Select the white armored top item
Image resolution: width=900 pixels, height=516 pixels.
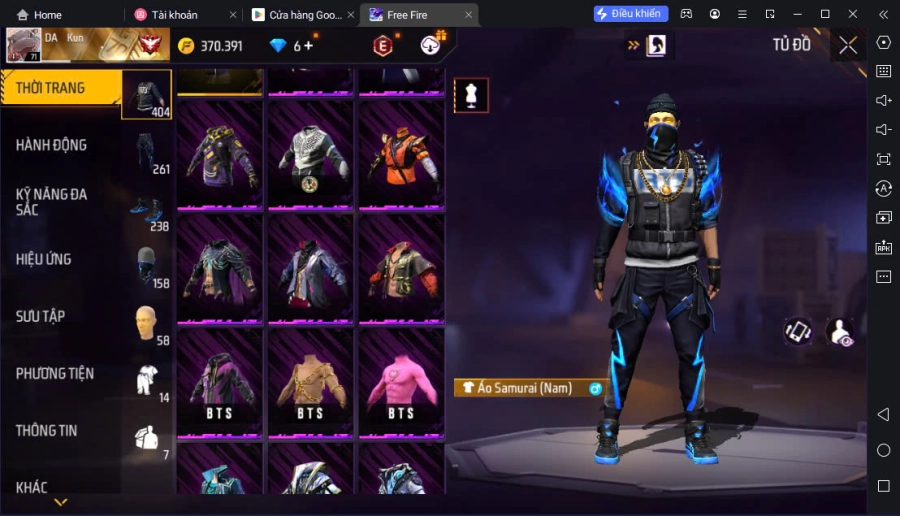(310, 154)
